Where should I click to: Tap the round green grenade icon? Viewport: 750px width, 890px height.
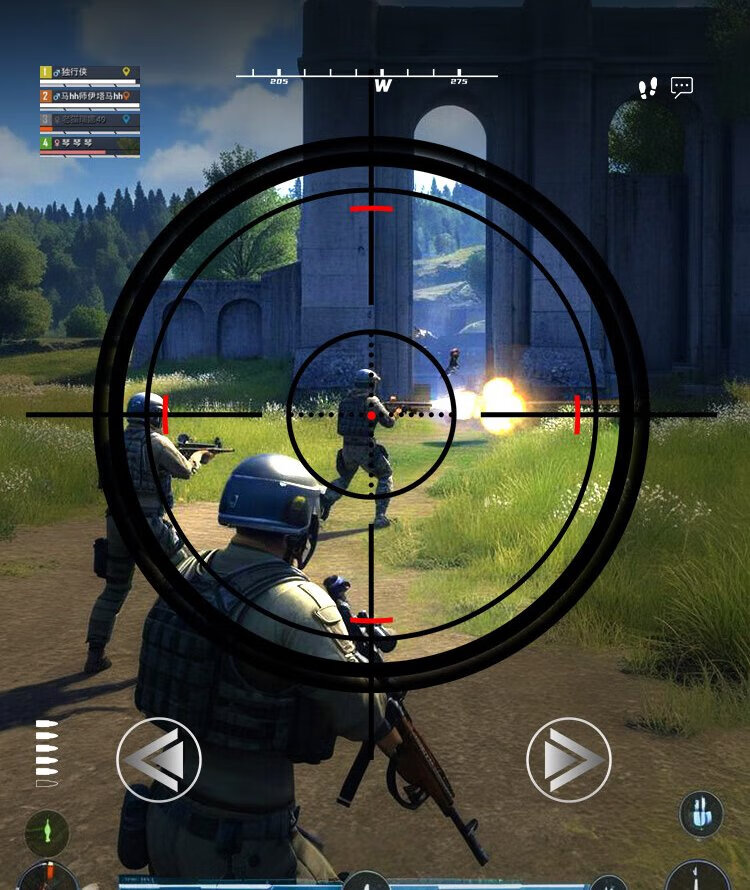(x=46, y=832)
